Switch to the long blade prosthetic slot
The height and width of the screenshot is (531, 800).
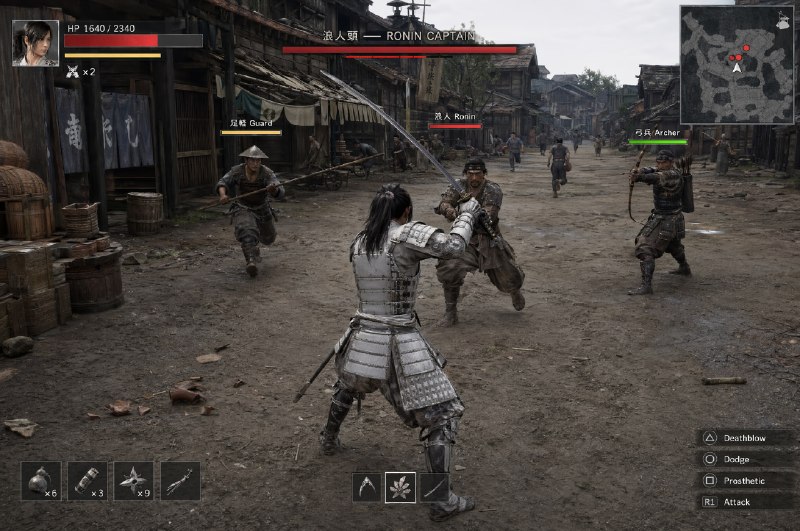click(x=434, y=487)
